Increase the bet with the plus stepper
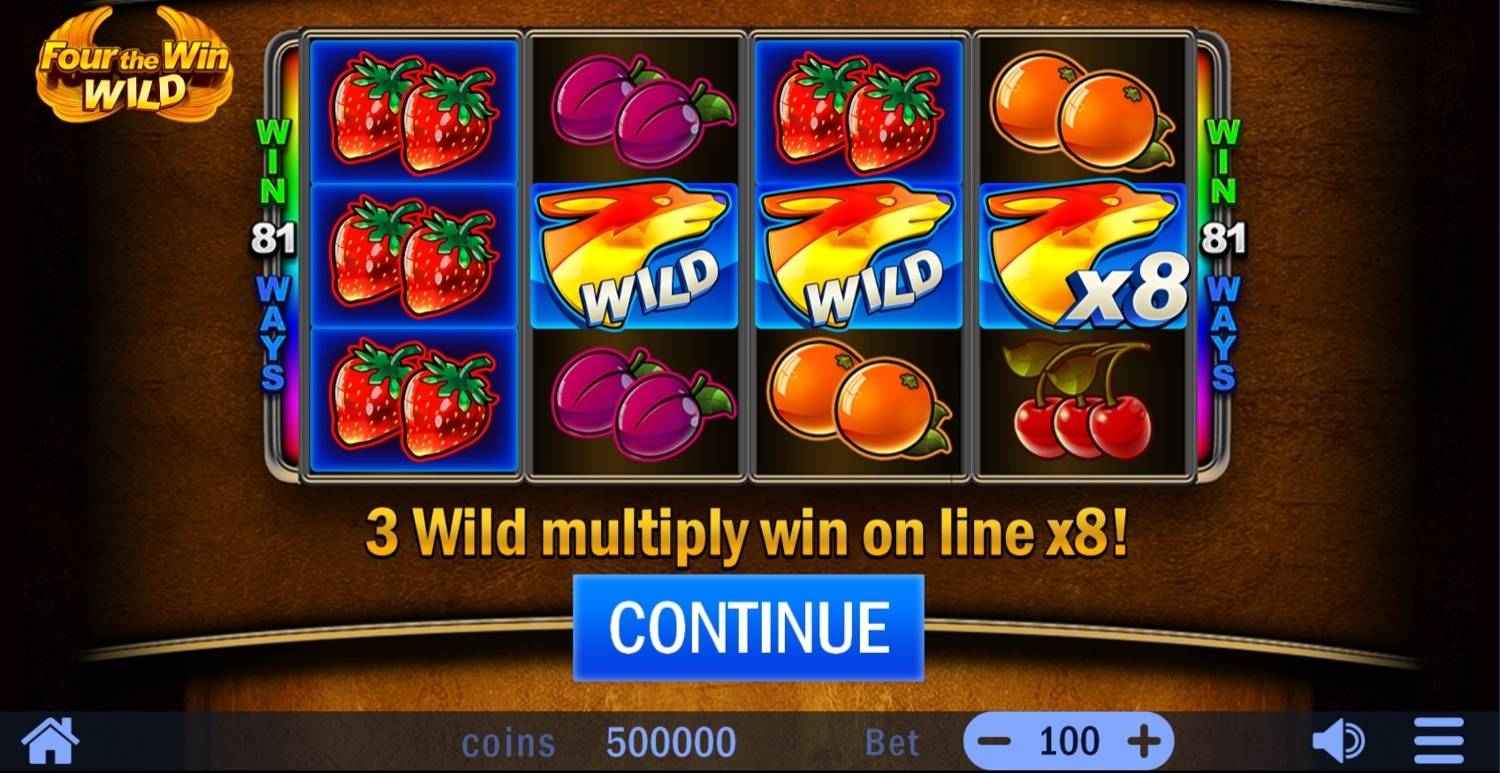 click(x=1143, y=741)
